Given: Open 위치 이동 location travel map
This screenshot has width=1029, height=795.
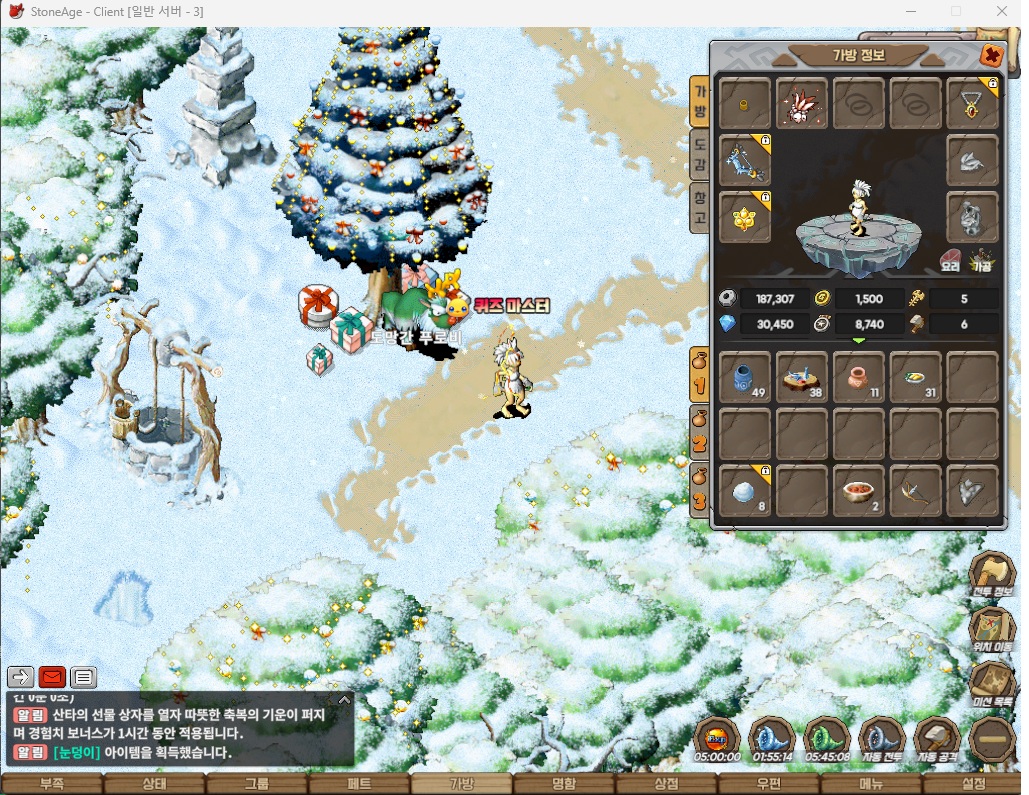Looking at the screenshot, I should click(x=992, y=632).
